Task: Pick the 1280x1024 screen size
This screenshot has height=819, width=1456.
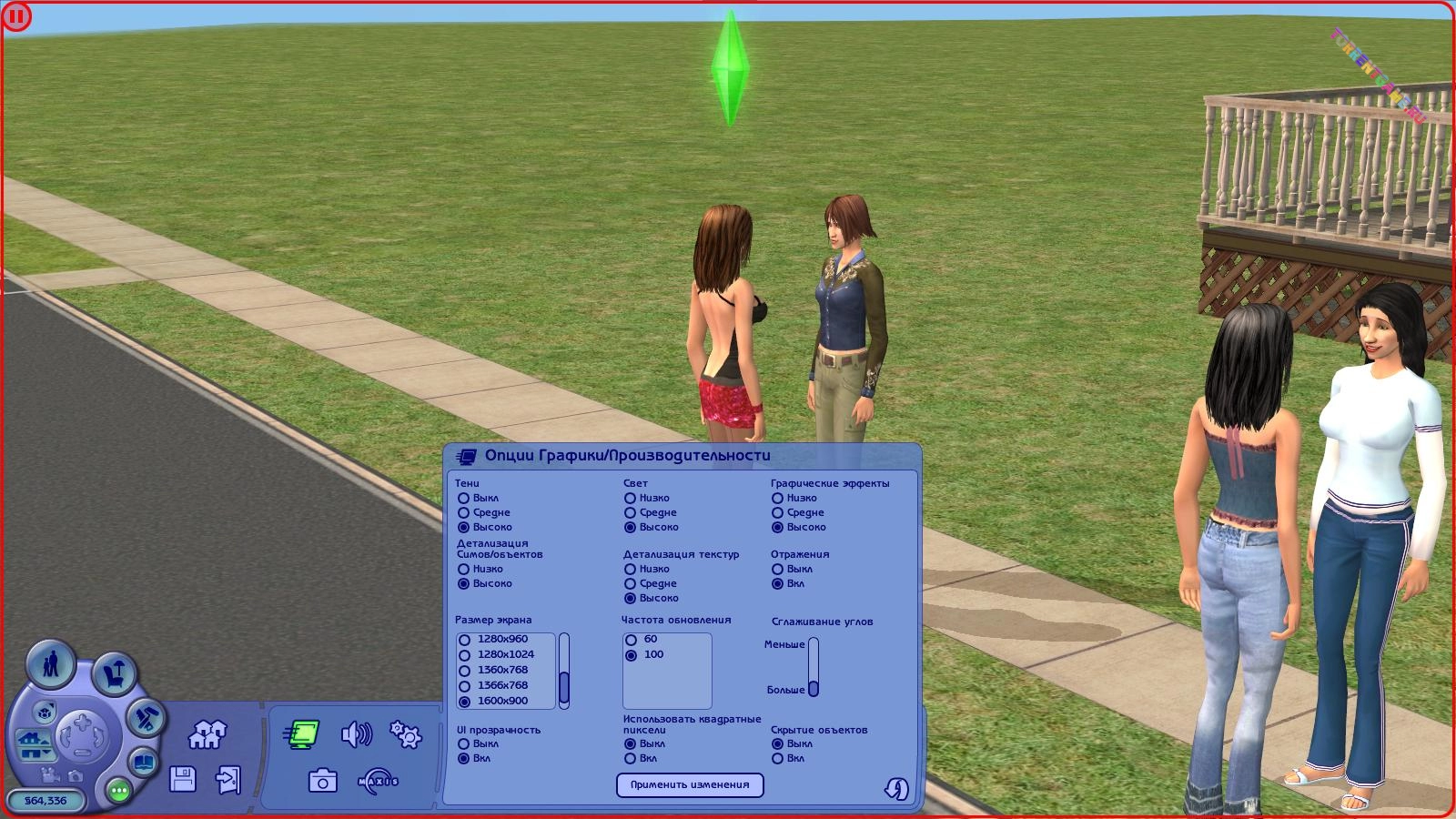Action: [465, 655]
